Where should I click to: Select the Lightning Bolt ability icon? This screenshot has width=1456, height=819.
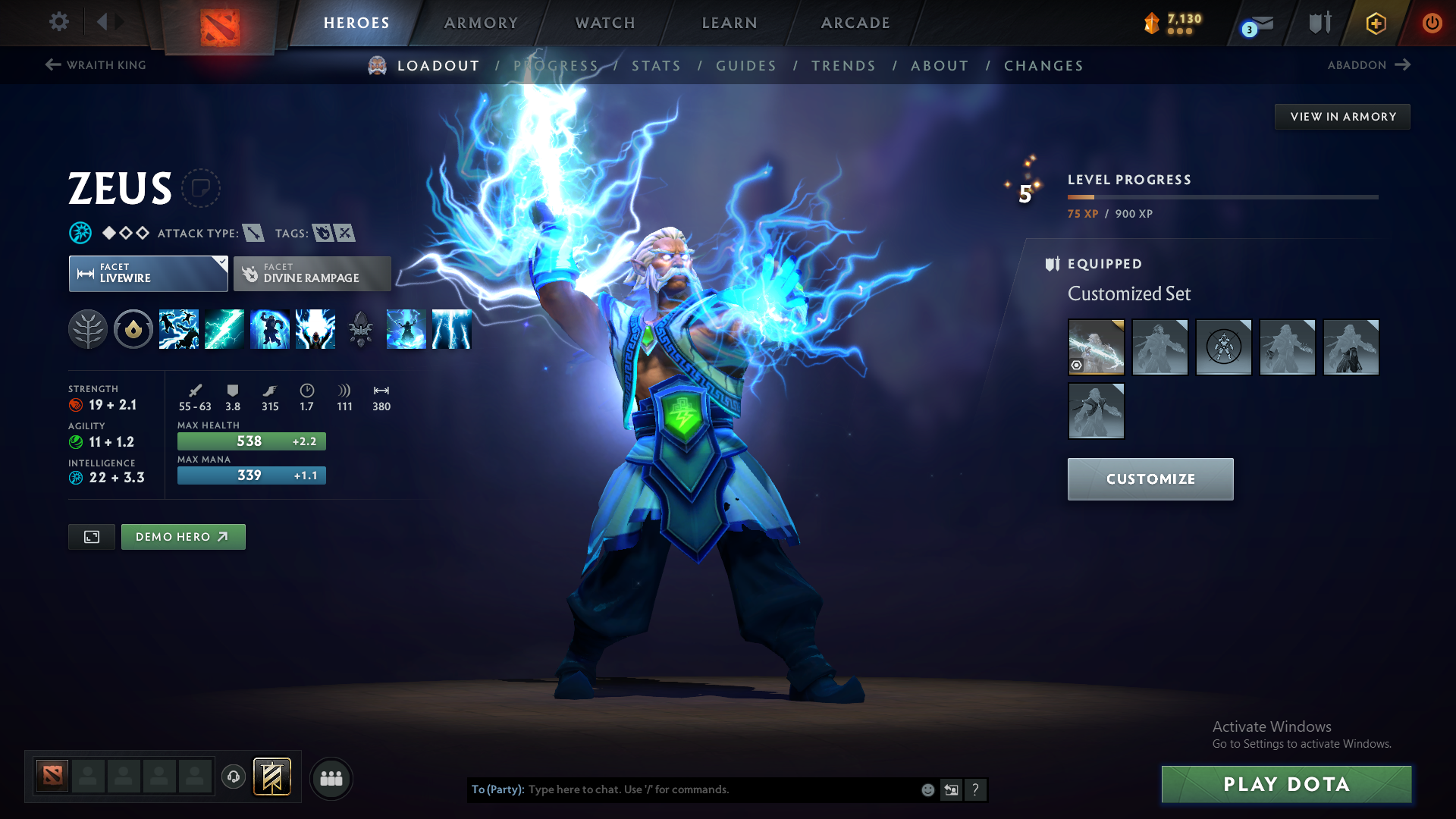pos(224,328)
